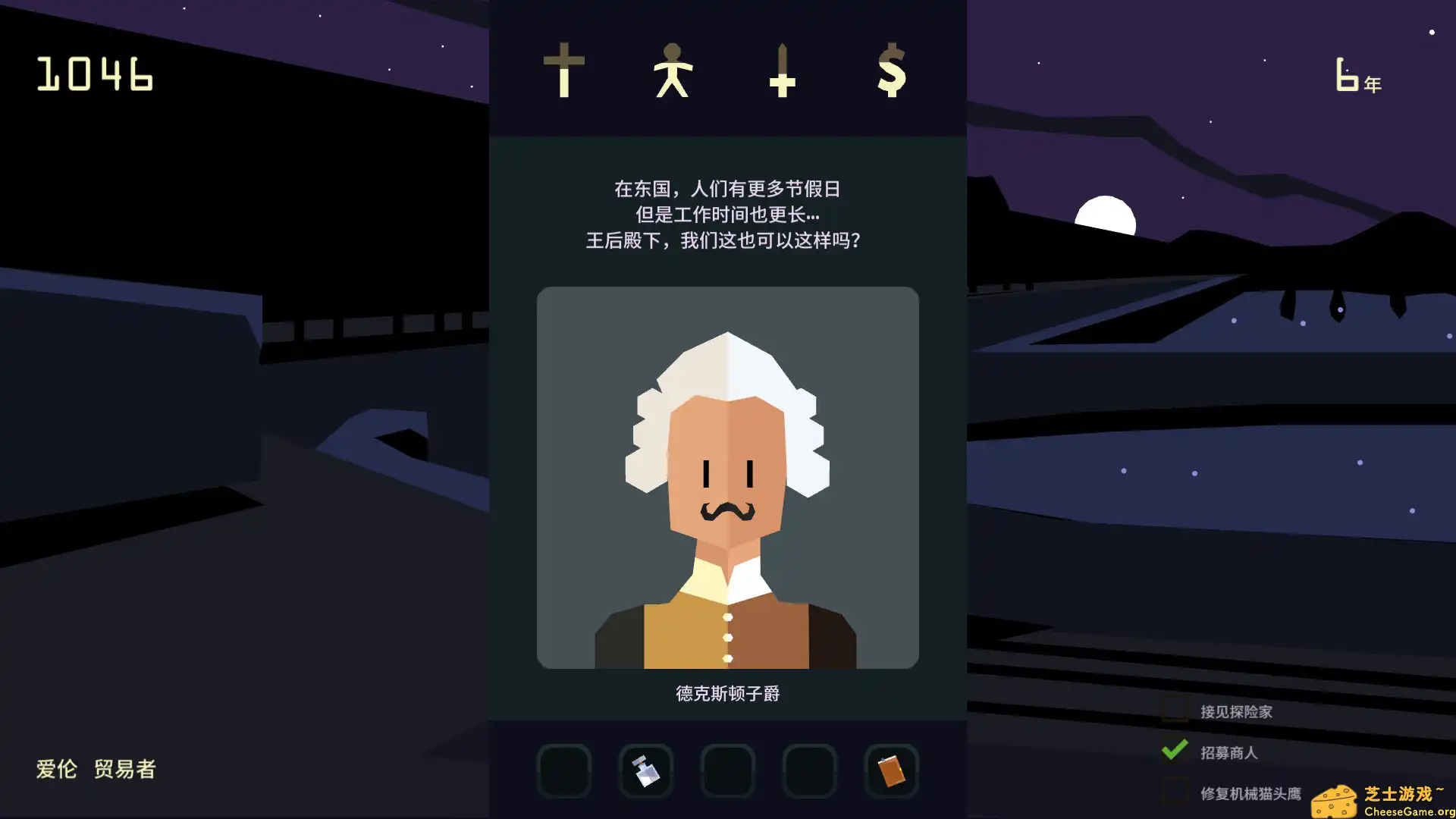Click the 1046 gold counter
The width and height of the screenshot is (1456, 819).
[95, 74]
